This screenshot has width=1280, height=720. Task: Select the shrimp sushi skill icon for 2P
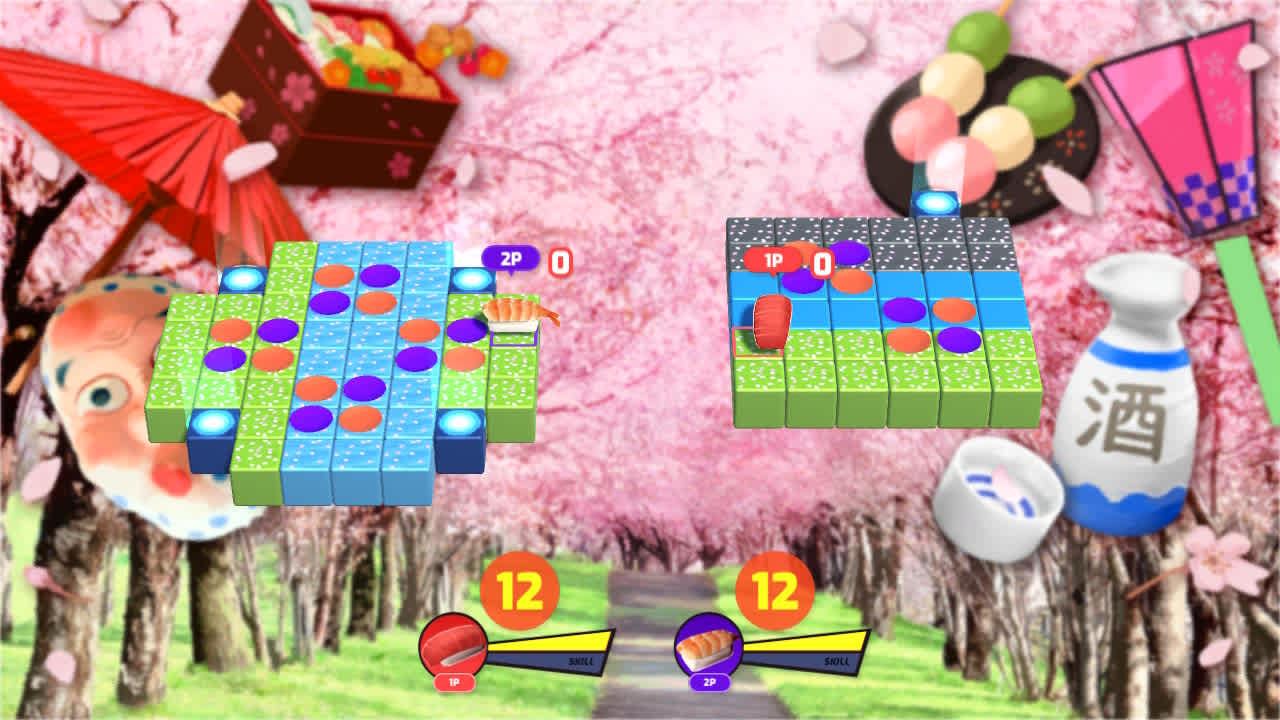point(706,640)
